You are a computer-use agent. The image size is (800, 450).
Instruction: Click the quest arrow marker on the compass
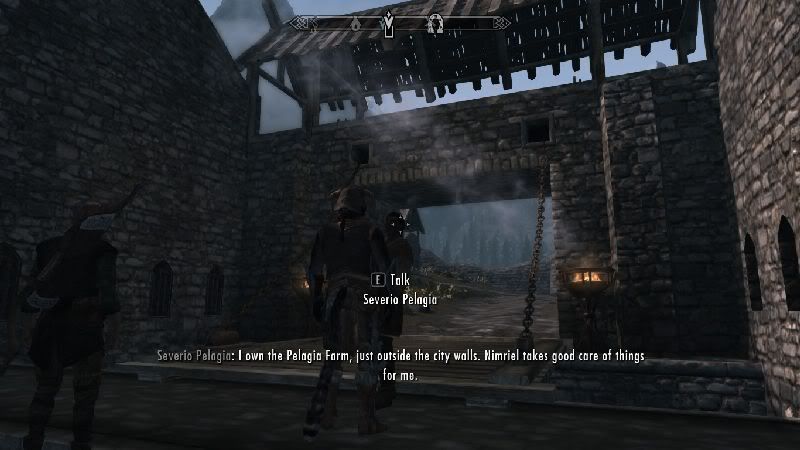tap(388, 21)
